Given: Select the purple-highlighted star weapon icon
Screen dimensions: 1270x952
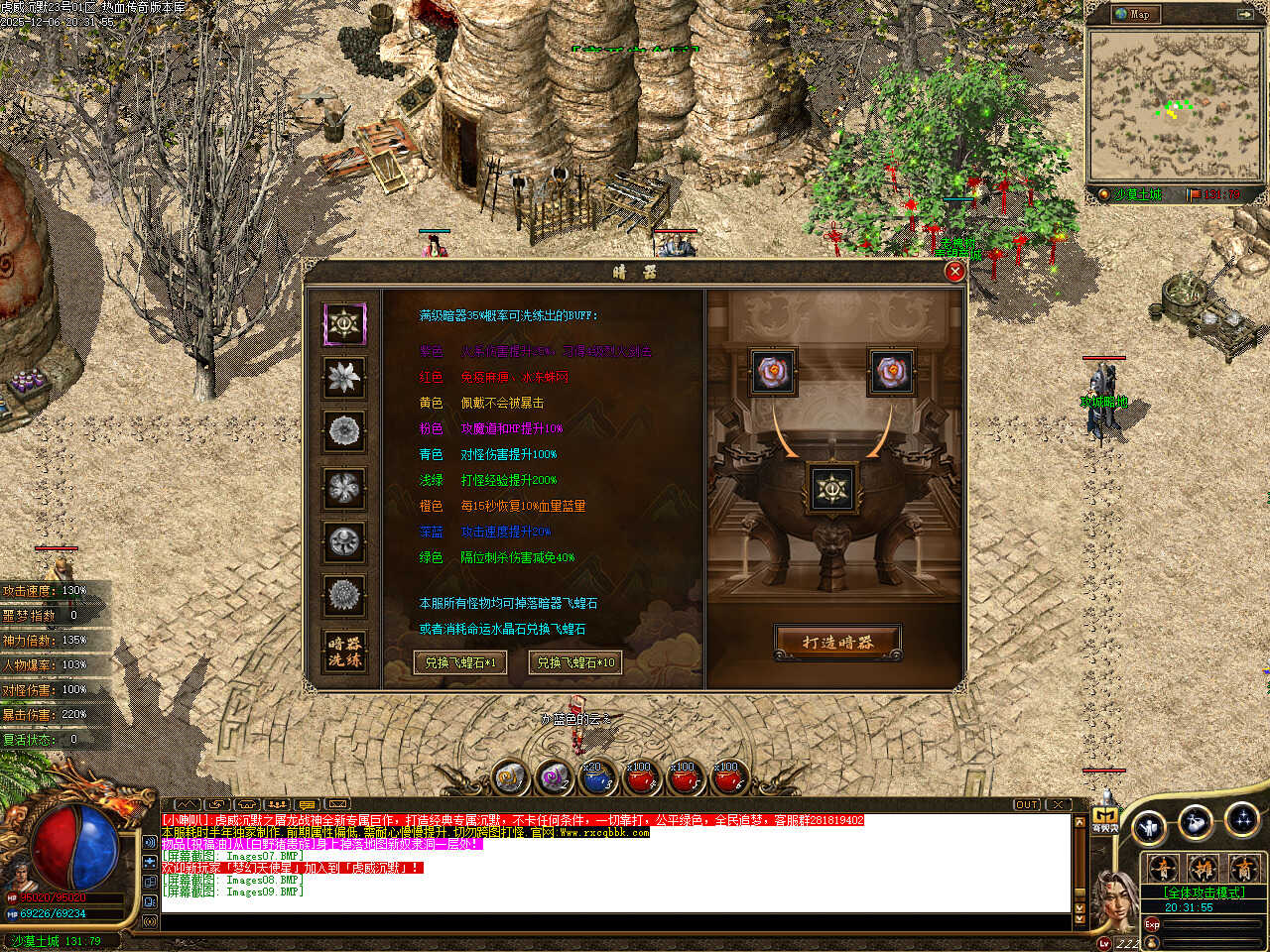Looking at the screenshot, I should (344, 323).
